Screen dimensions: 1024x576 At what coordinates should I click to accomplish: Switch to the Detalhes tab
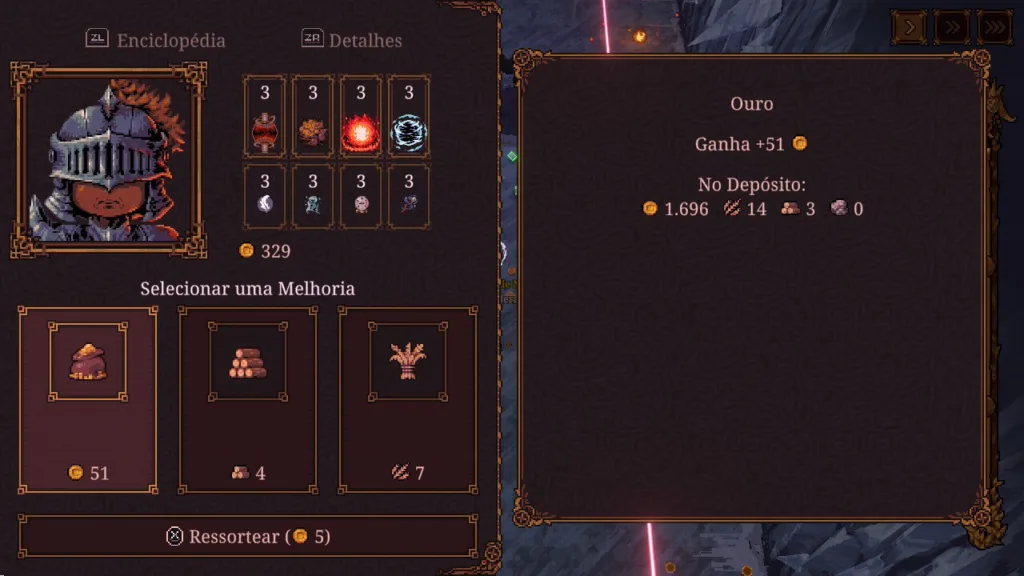coord(352,40)
